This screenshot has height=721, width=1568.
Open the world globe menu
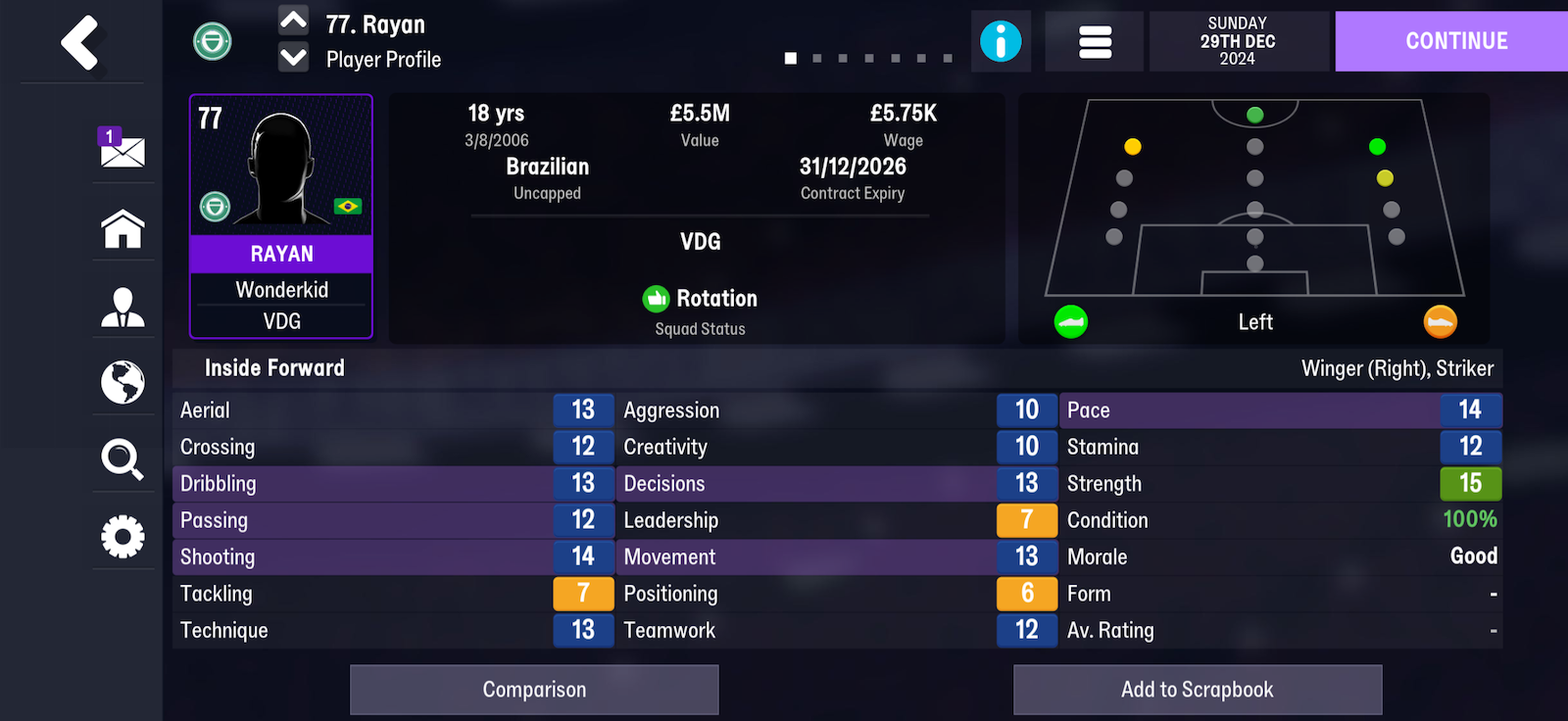pyautogui.click(x=122, y=382)
